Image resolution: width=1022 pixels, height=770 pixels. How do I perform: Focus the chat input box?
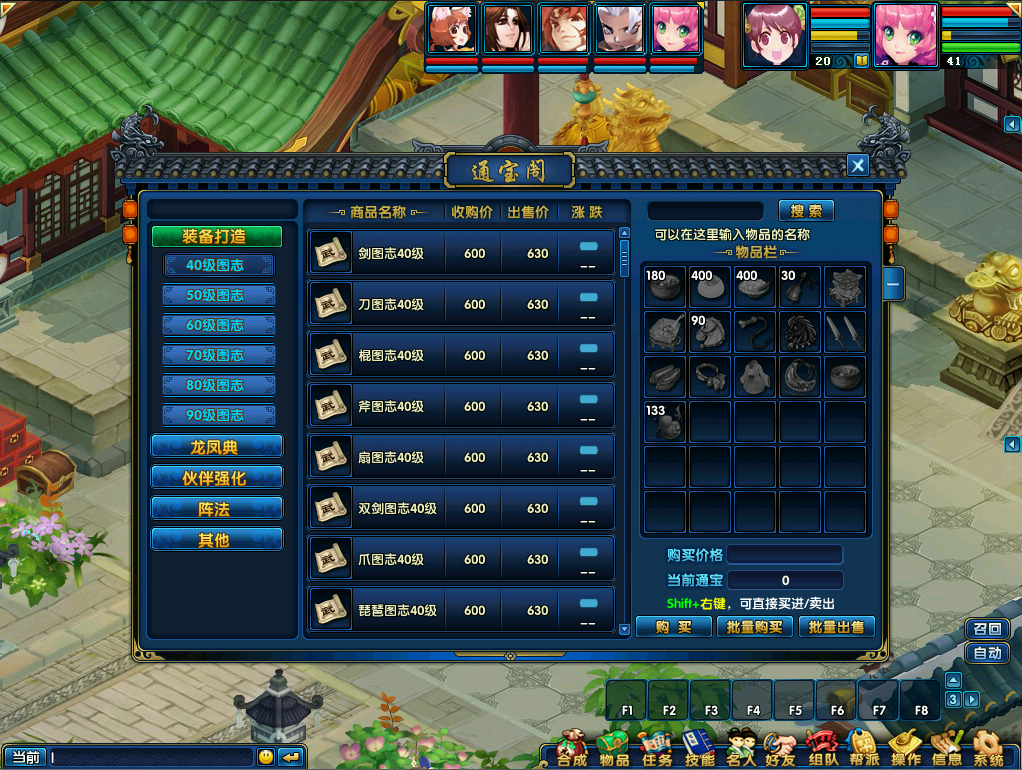click(152, 757)
